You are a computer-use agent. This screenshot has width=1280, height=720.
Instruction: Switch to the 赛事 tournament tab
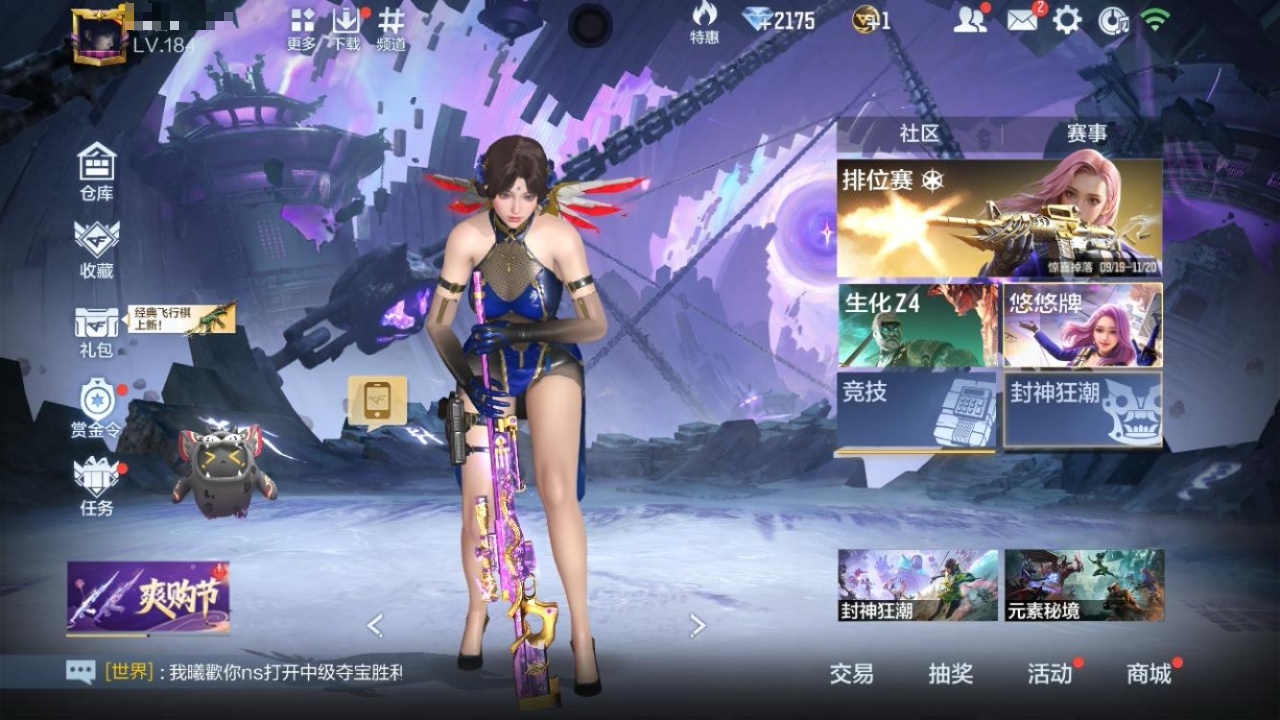click(1086, 134)
